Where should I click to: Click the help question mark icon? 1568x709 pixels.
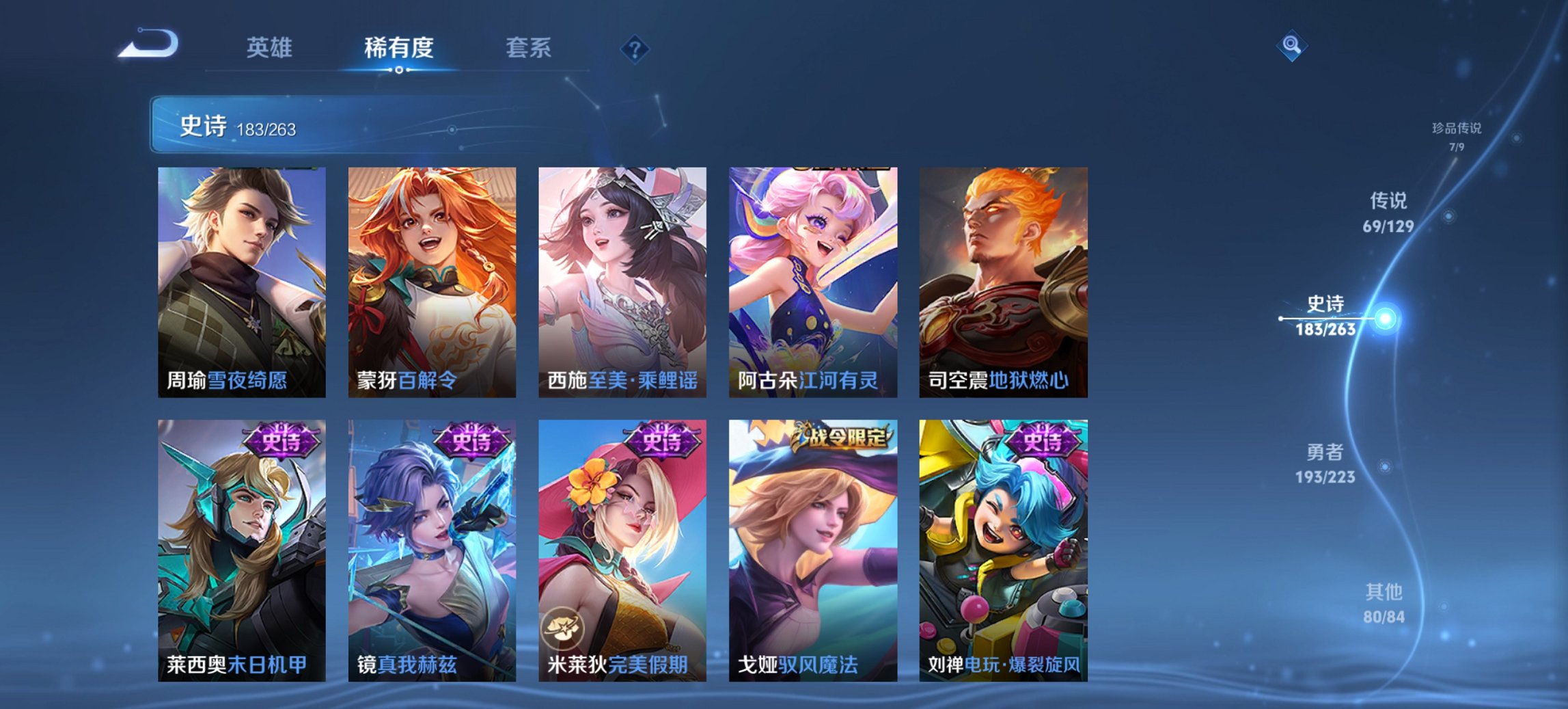pos(634,48)
